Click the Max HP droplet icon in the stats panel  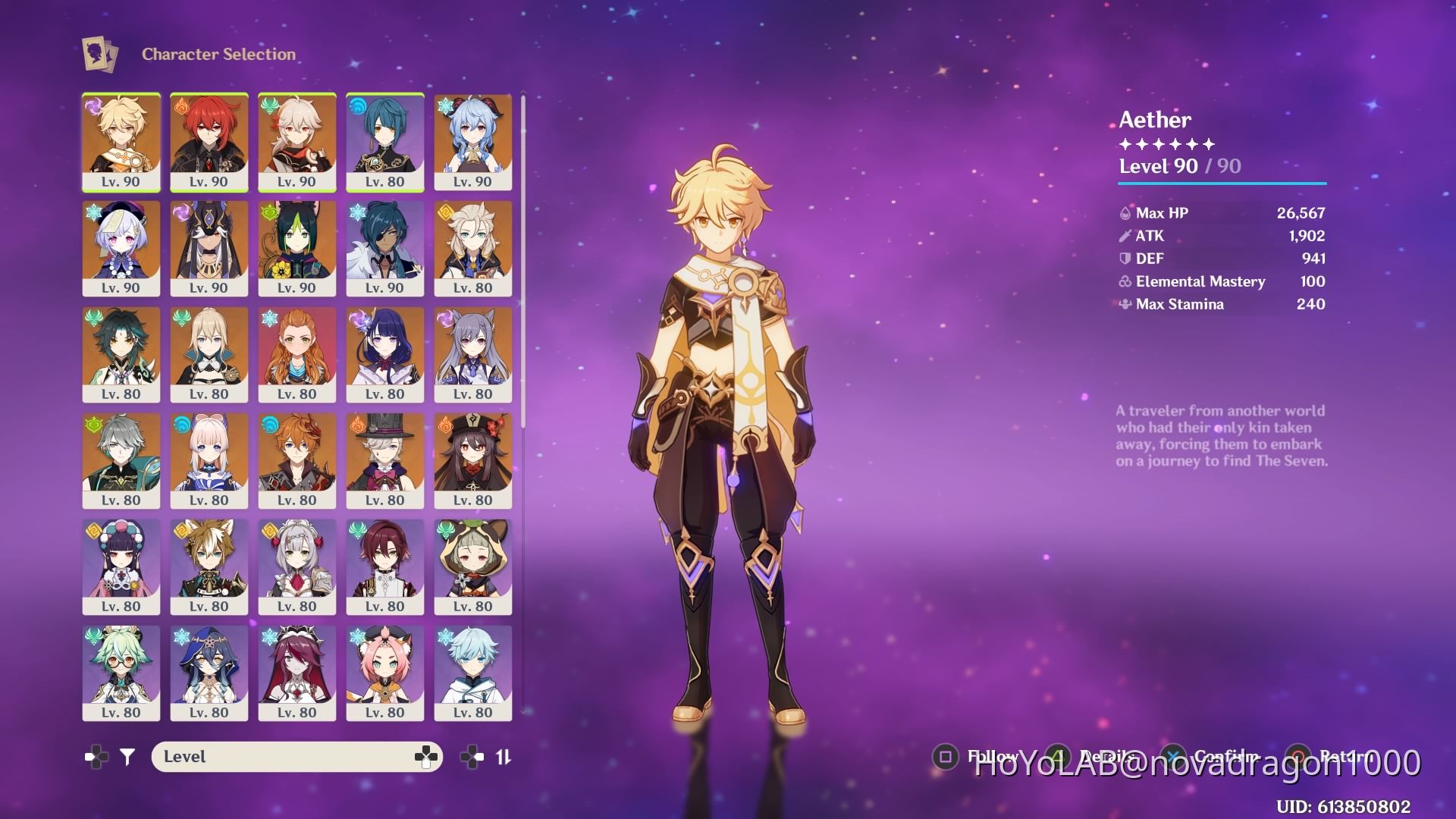[1125, 213]
